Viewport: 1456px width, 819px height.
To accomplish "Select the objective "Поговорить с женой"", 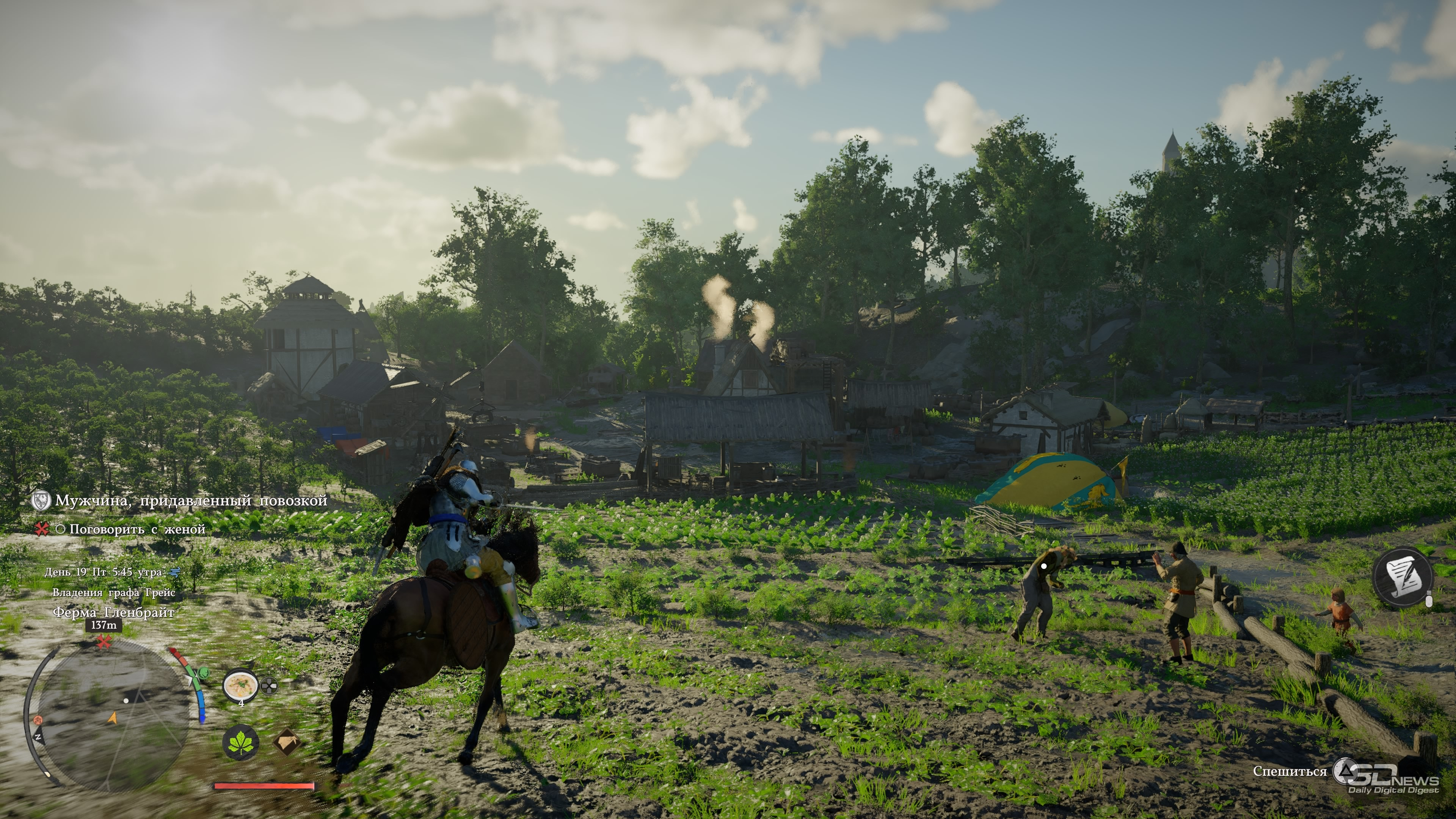I will tap(137, 529).
